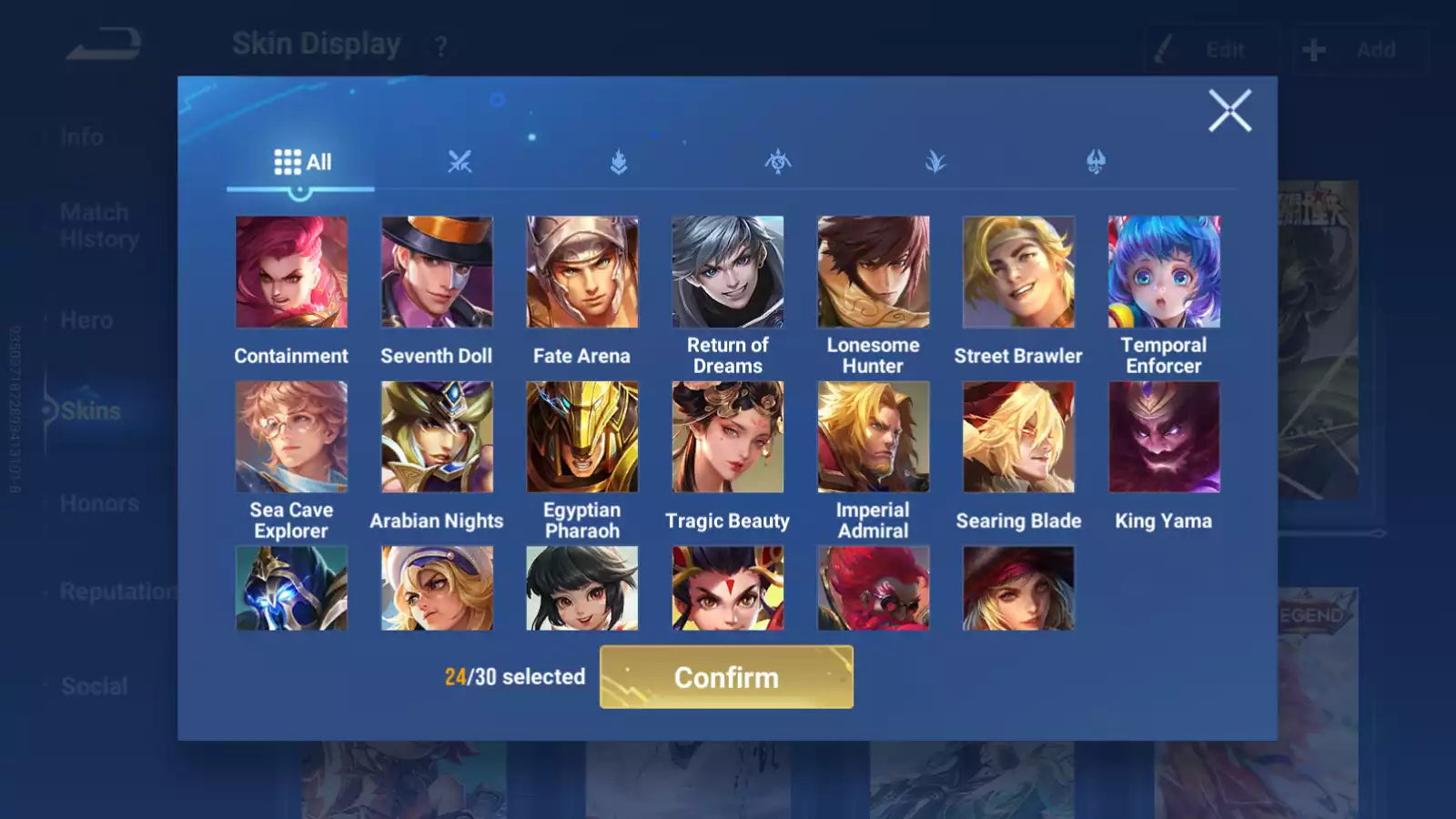Image resolution: width=1456 pixels, height=819 pixels.
Task: Choose the Seventh Doll skin
Action: tap(437, 272)
